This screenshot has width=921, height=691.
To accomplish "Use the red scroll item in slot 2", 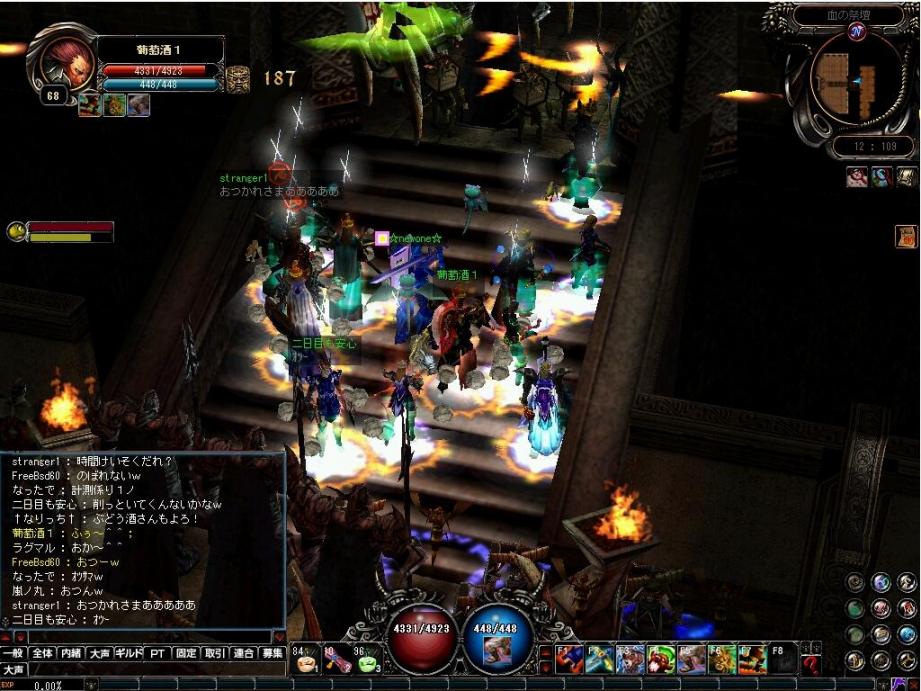I will [337, 661].
